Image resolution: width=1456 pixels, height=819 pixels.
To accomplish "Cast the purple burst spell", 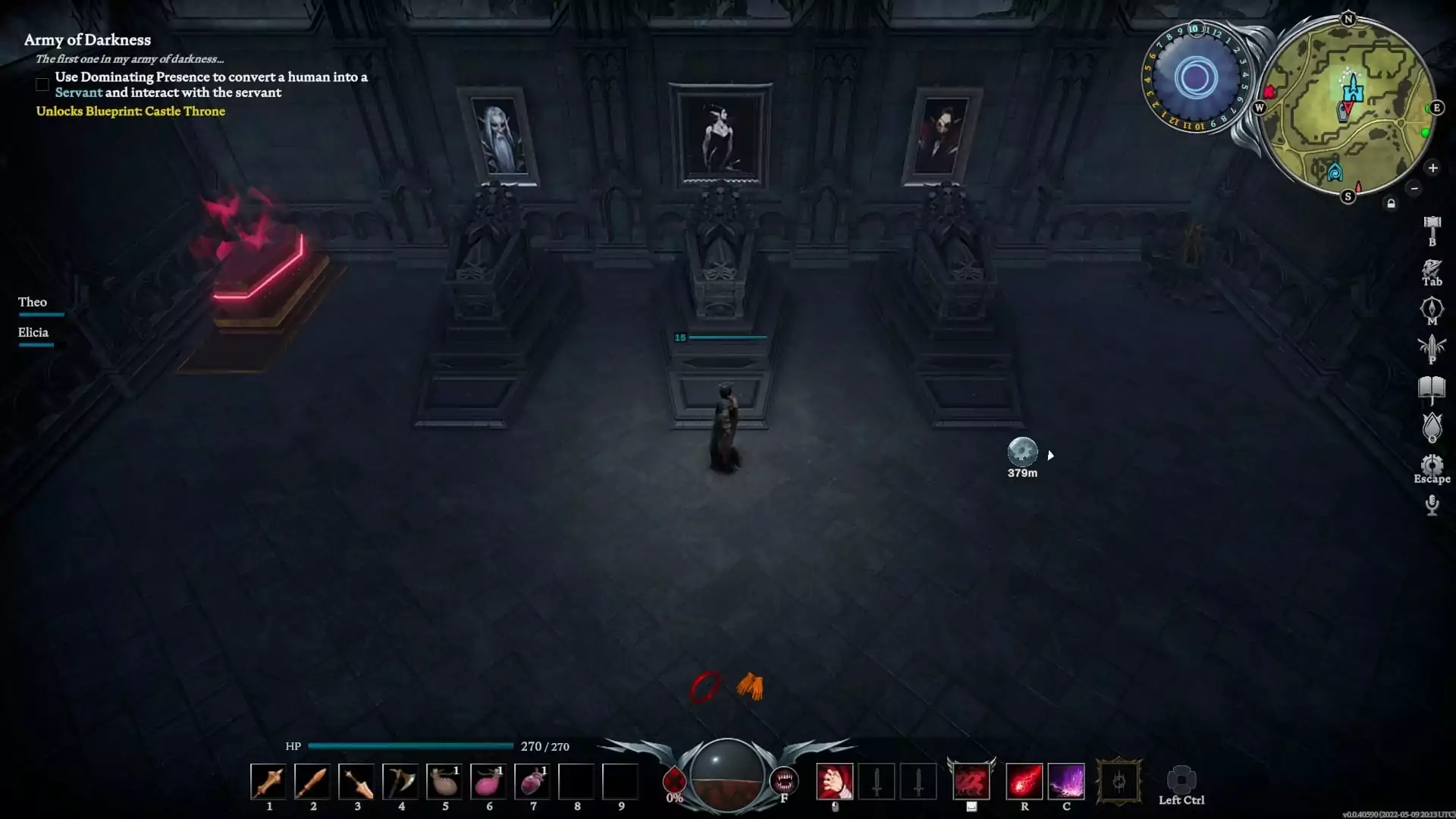I will pos(1066,782).
